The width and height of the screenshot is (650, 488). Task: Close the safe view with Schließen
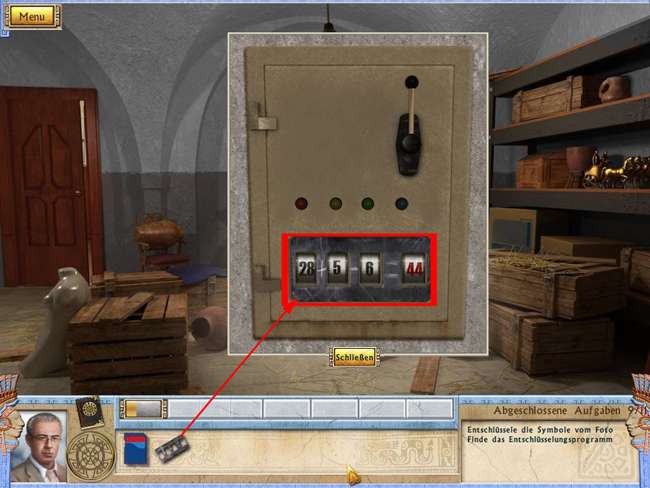click(354, 357)
